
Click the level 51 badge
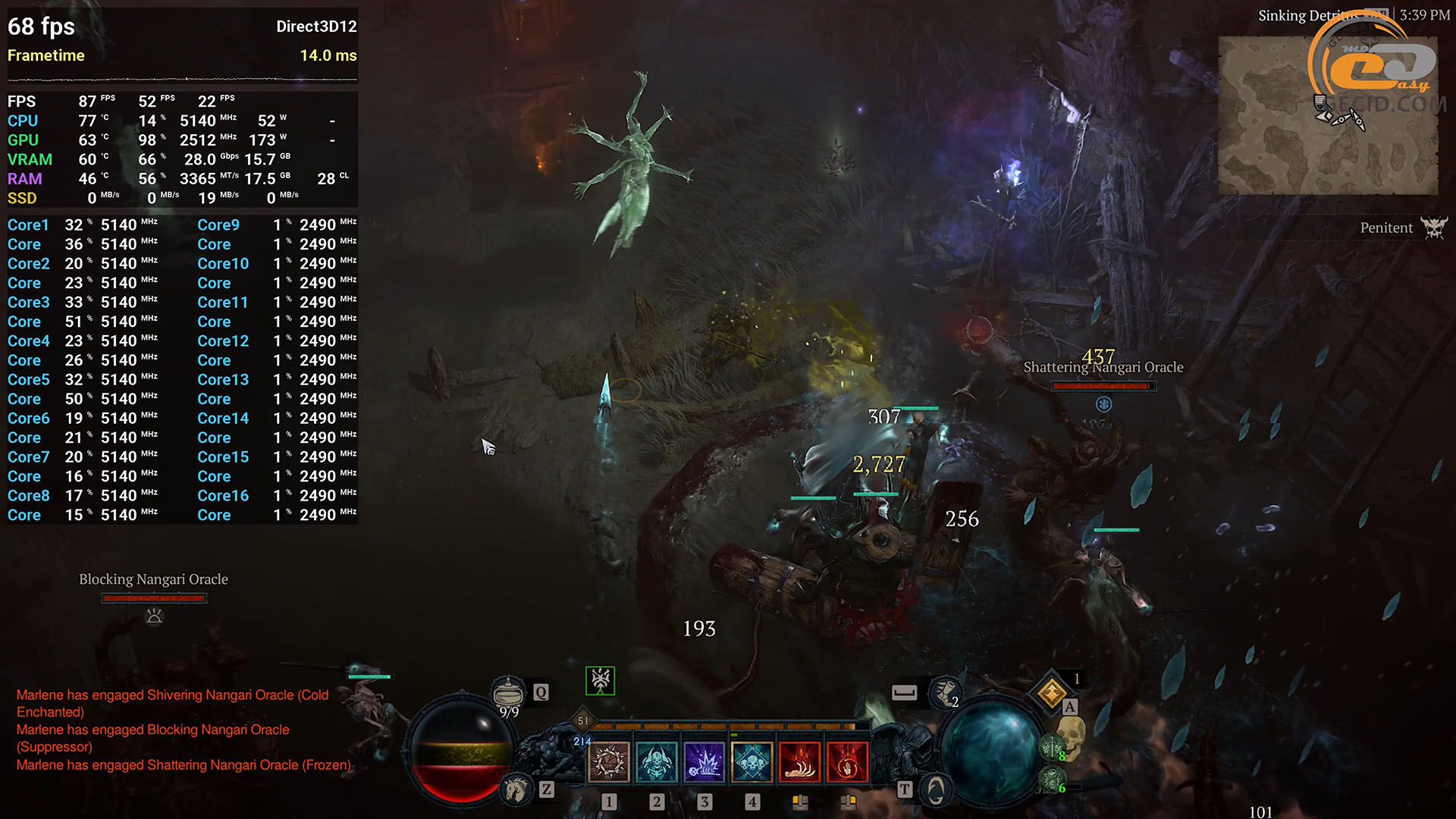click(583, 720)
